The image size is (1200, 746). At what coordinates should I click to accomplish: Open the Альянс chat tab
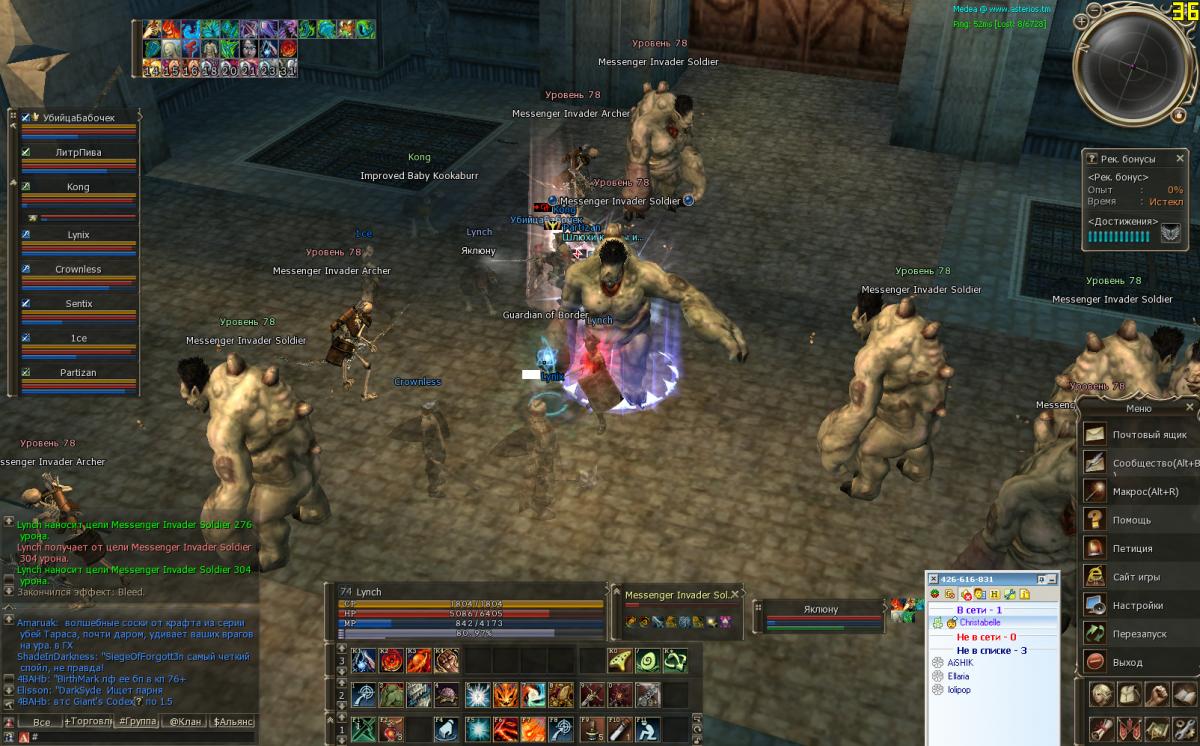232,721
